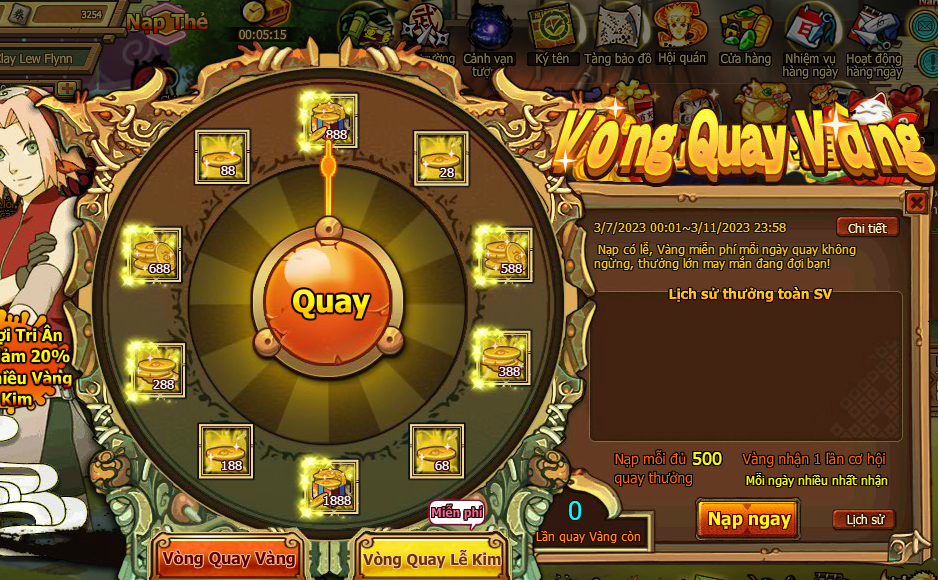Open Hoạt động hàng ngày daily activities
Viewport: 938px width, 580px height.
(x=873, y=36)
